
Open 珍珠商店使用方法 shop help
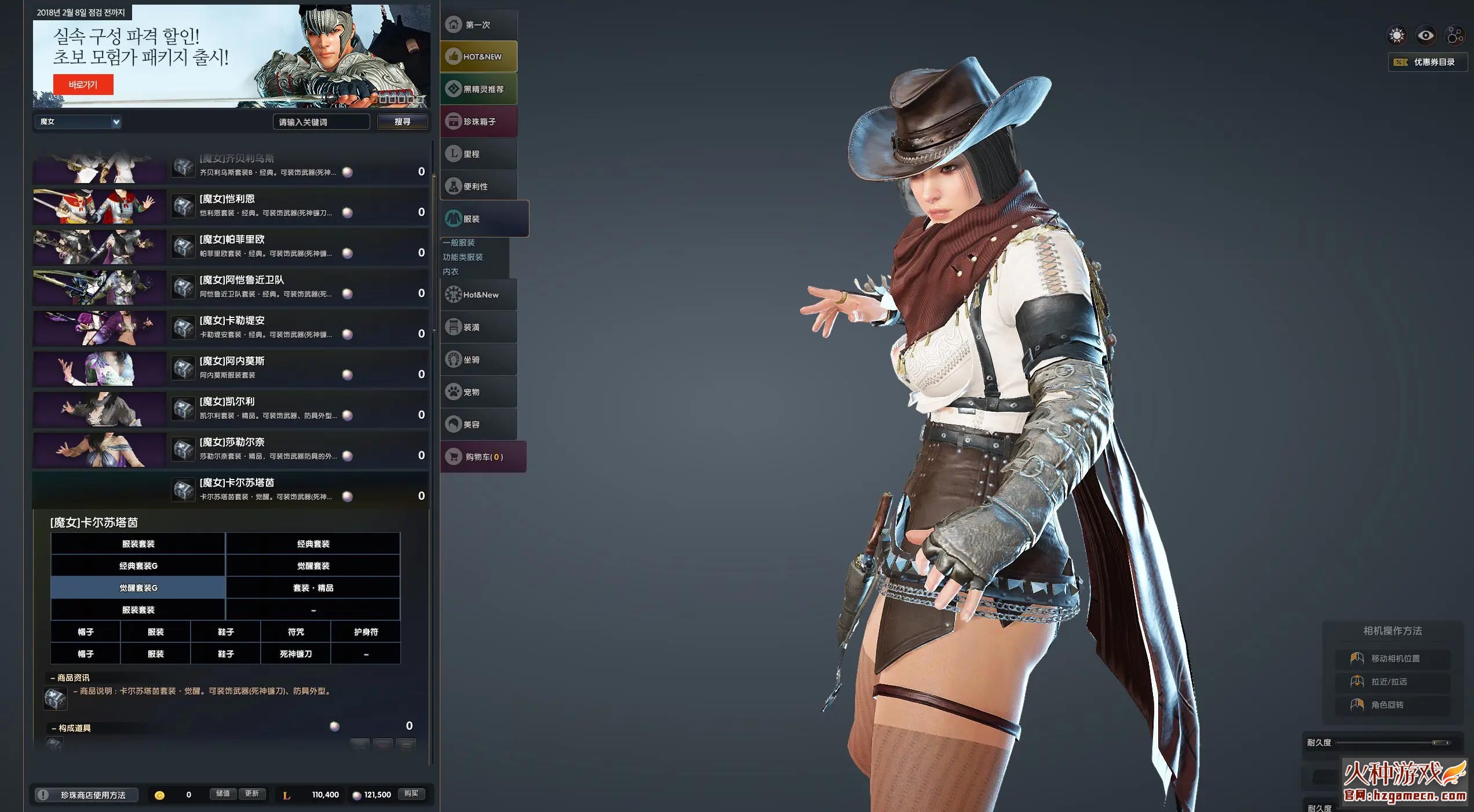coord(87,795)
